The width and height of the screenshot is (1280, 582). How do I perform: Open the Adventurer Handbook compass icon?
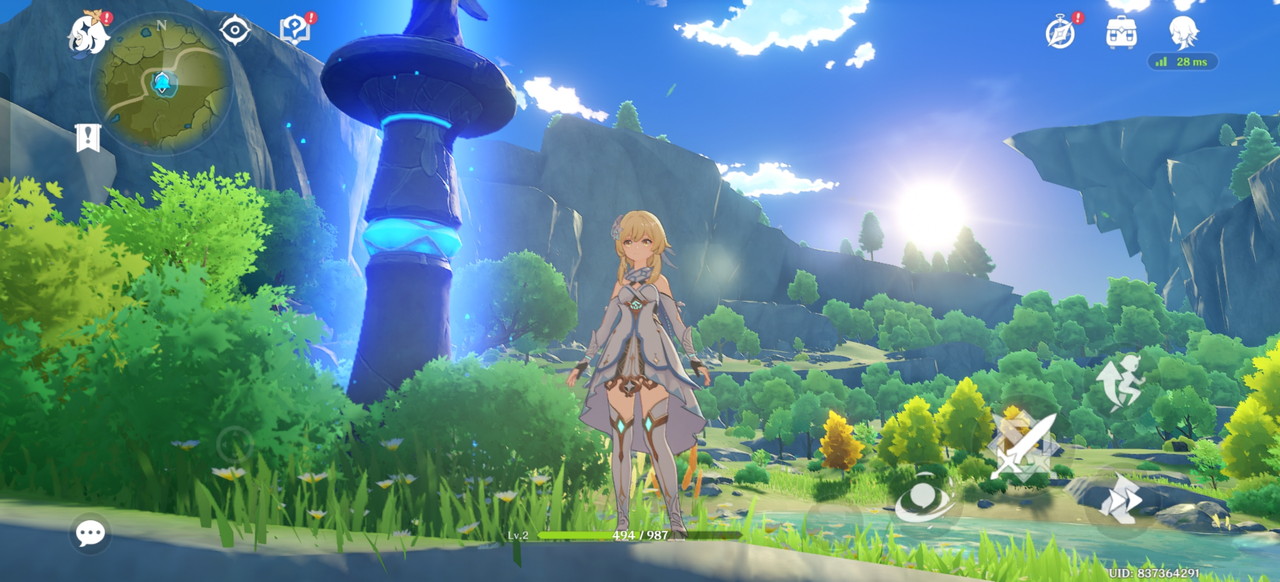[1060, 32]
